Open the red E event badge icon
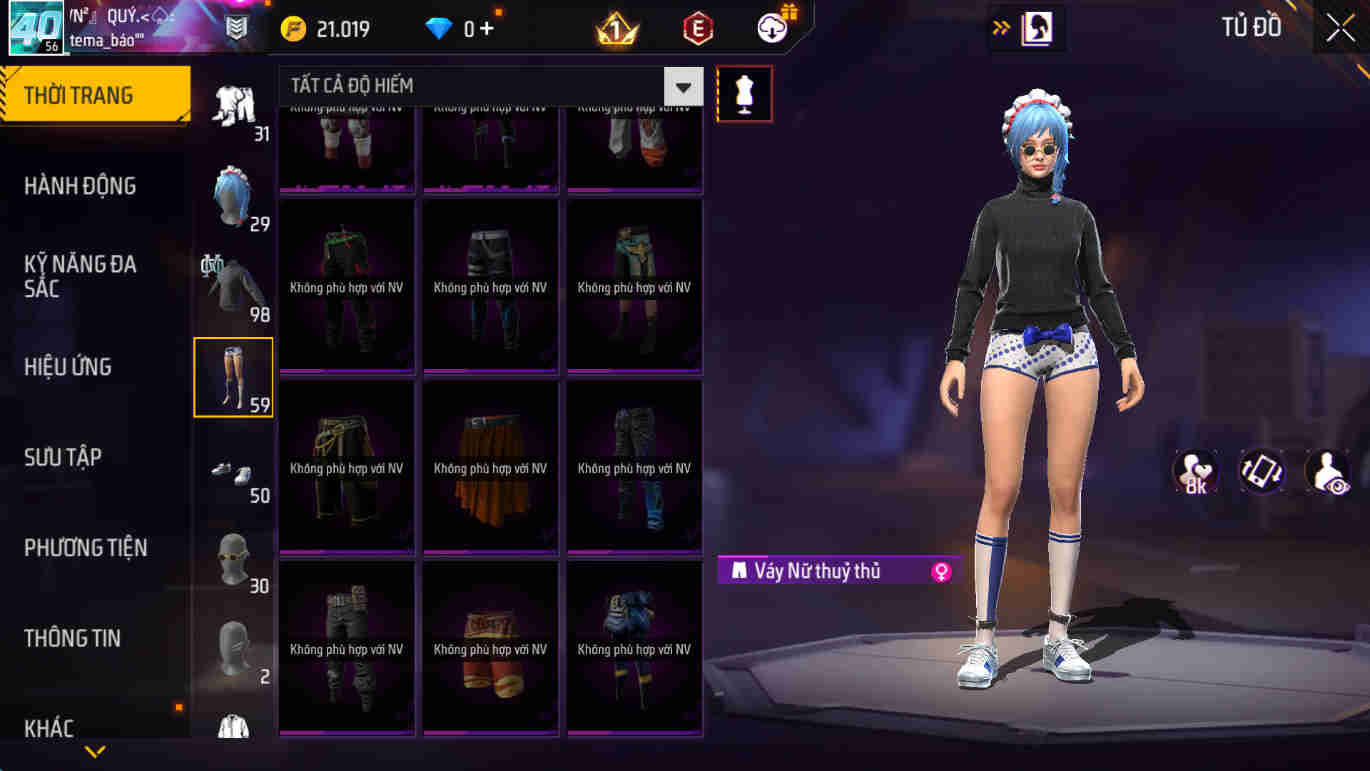The height and width of the screenshot is (771, 1370). click(696, 28)
